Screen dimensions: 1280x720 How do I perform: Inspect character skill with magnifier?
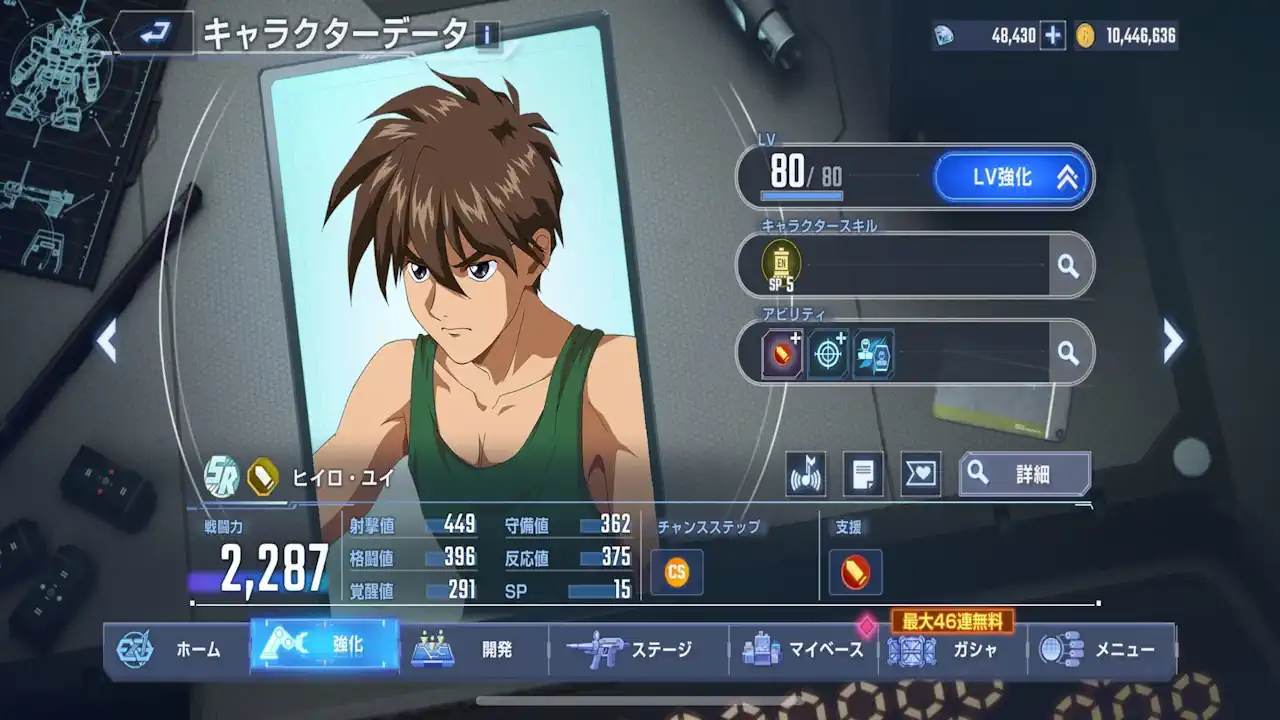click(x=1069, y=266)
